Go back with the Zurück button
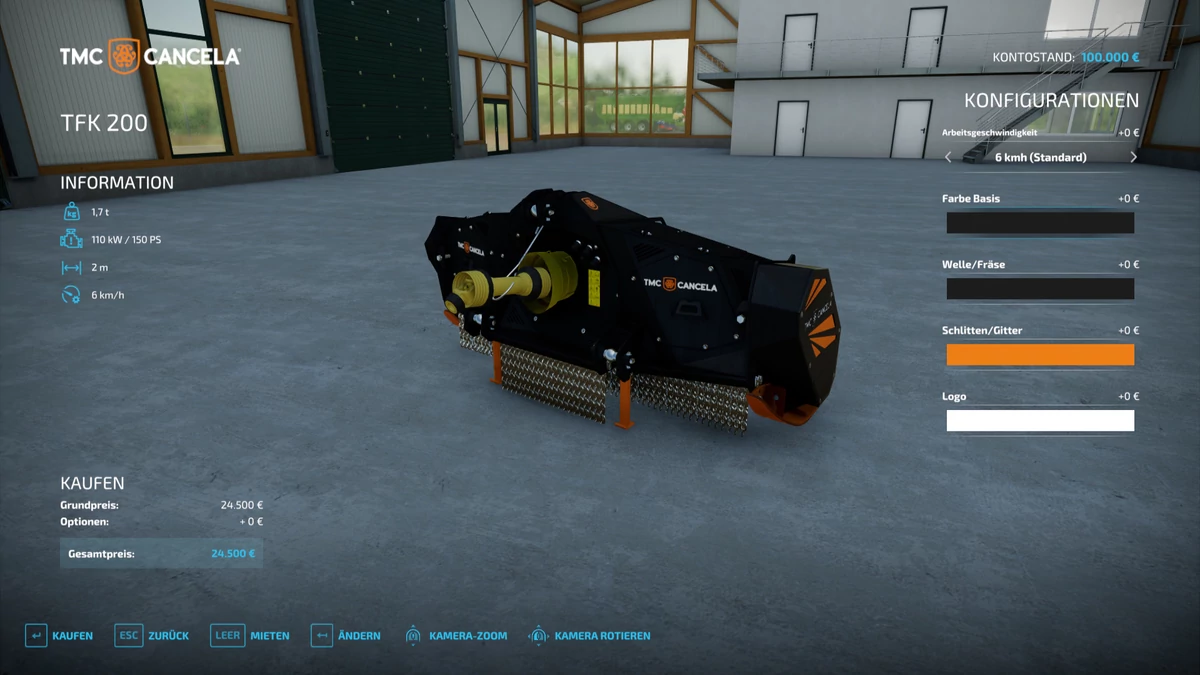Viewport: 1200px width, 675px height. pos(152,636)
